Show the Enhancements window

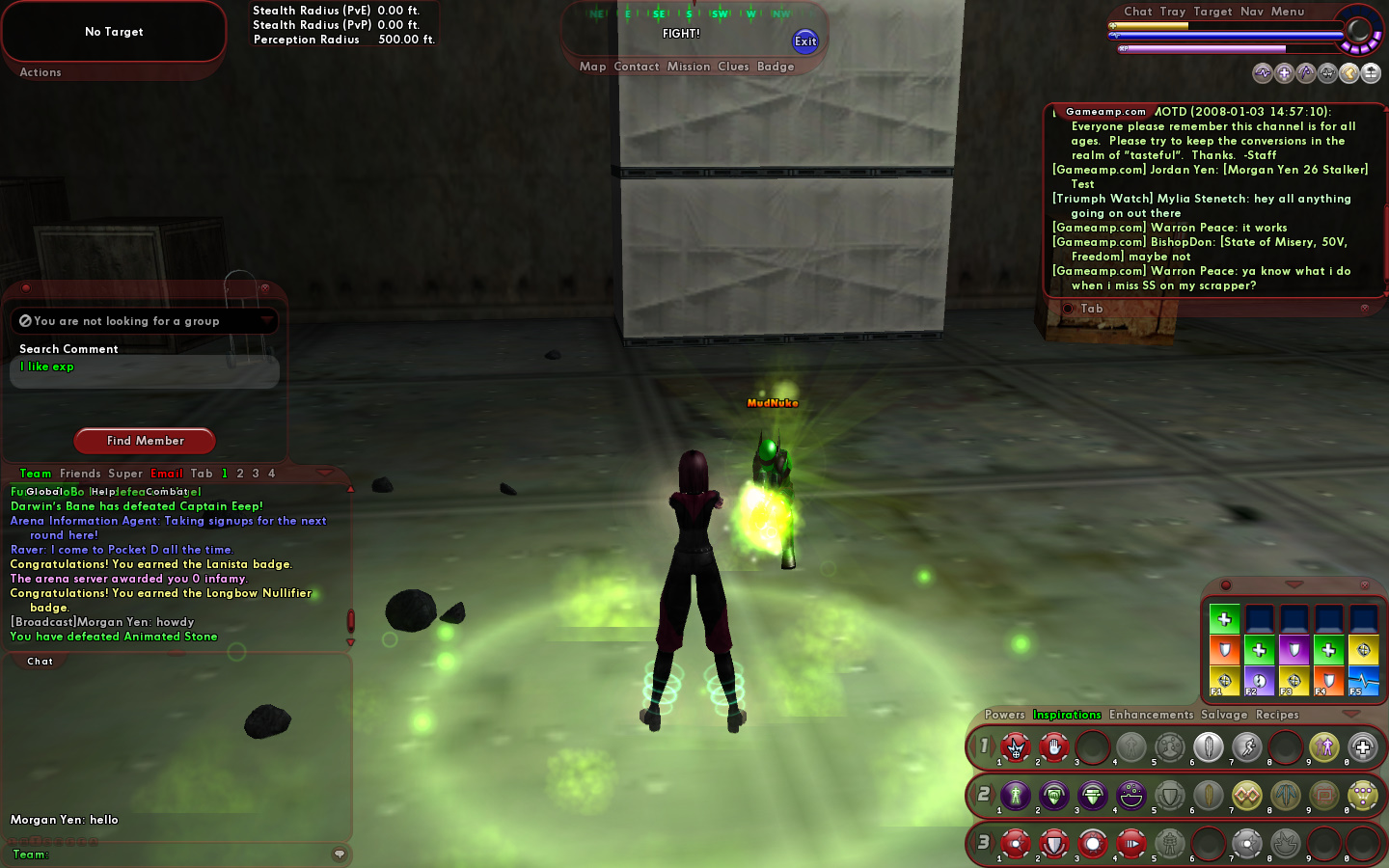point(1151,715)
